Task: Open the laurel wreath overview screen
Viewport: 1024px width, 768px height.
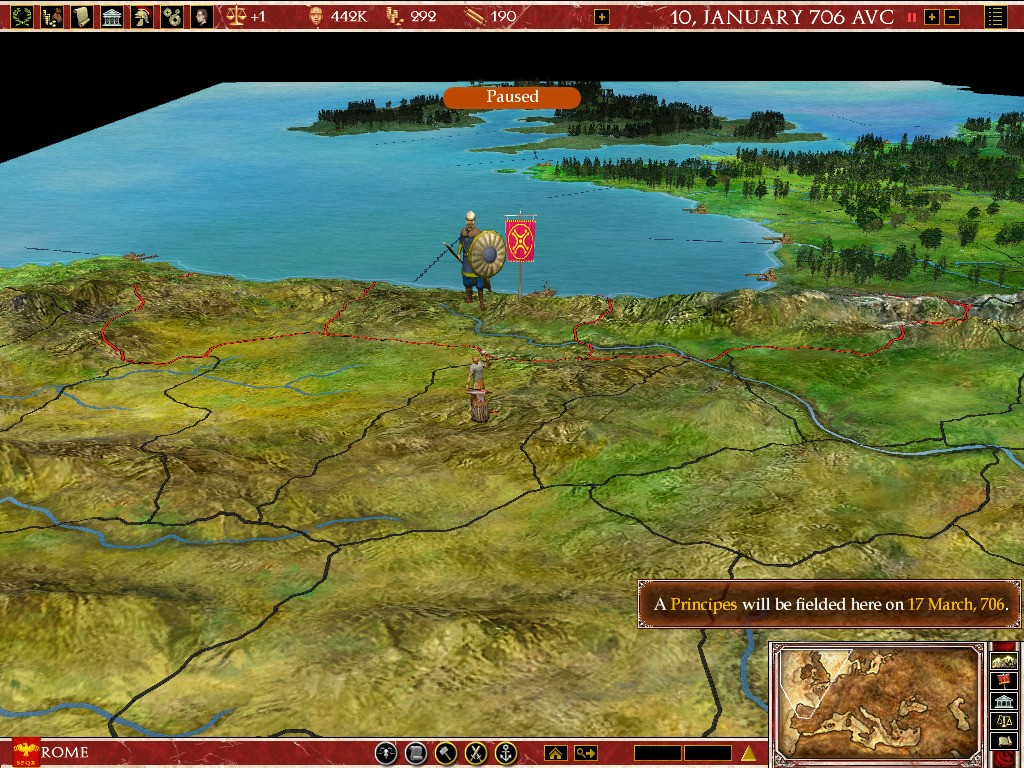Action: [21, 16]
